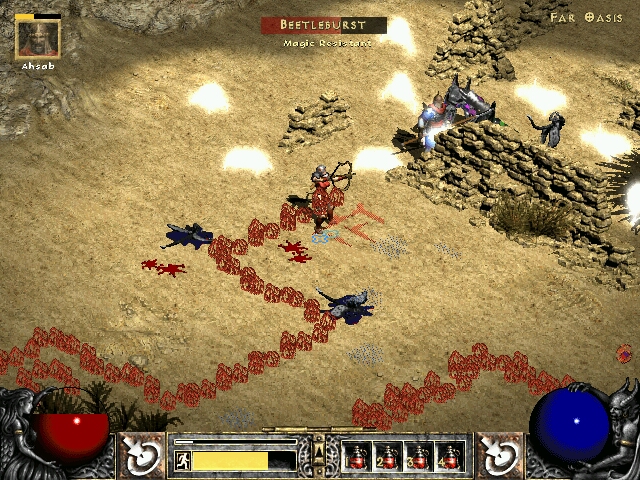The height and width of the screenshot is (480, 640).
Task: Use the healing potion in belt slot 2
Action: point(387,456)
